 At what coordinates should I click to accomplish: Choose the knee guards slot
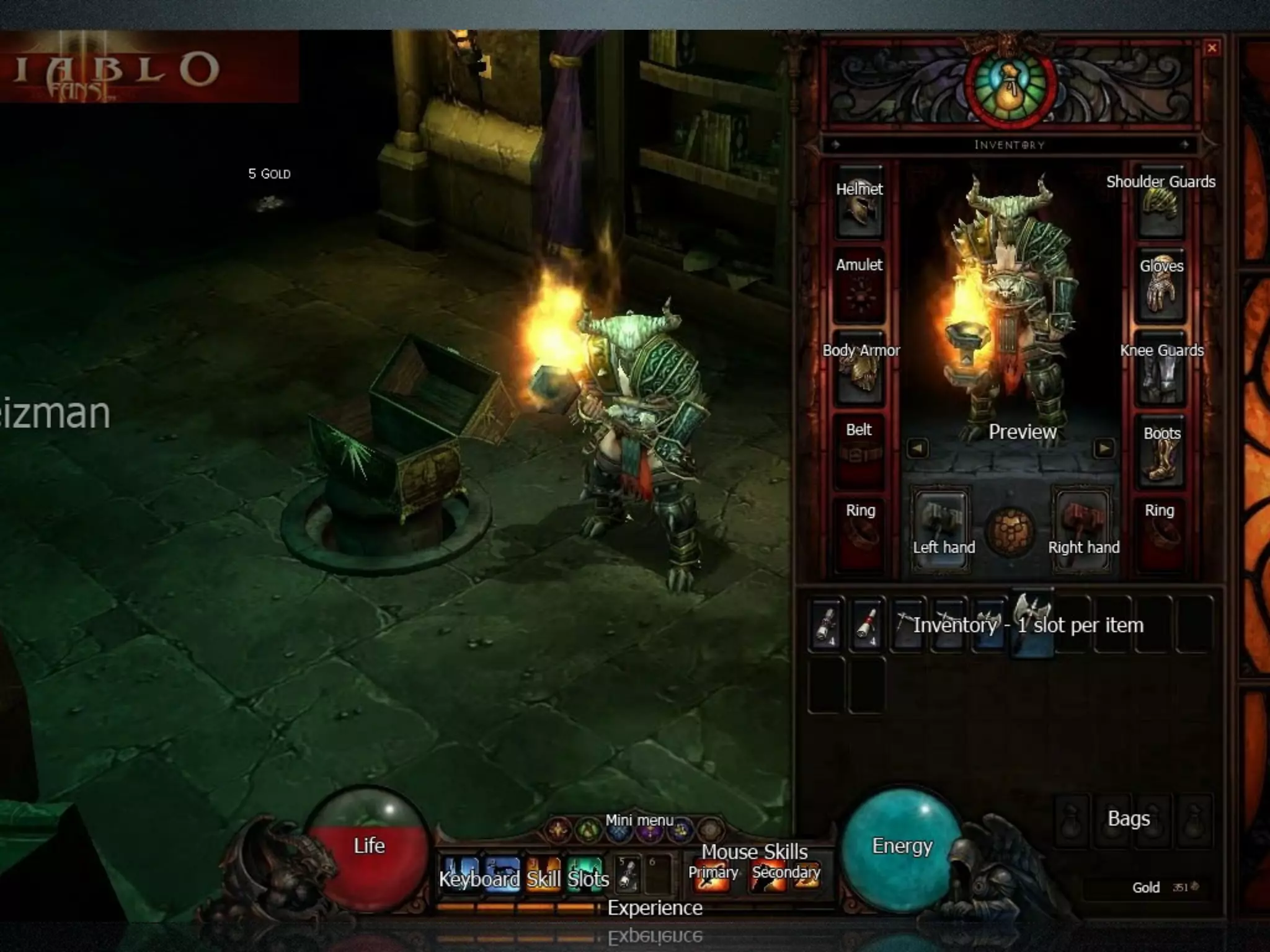pyautogui.click(x=1161, y=372)
